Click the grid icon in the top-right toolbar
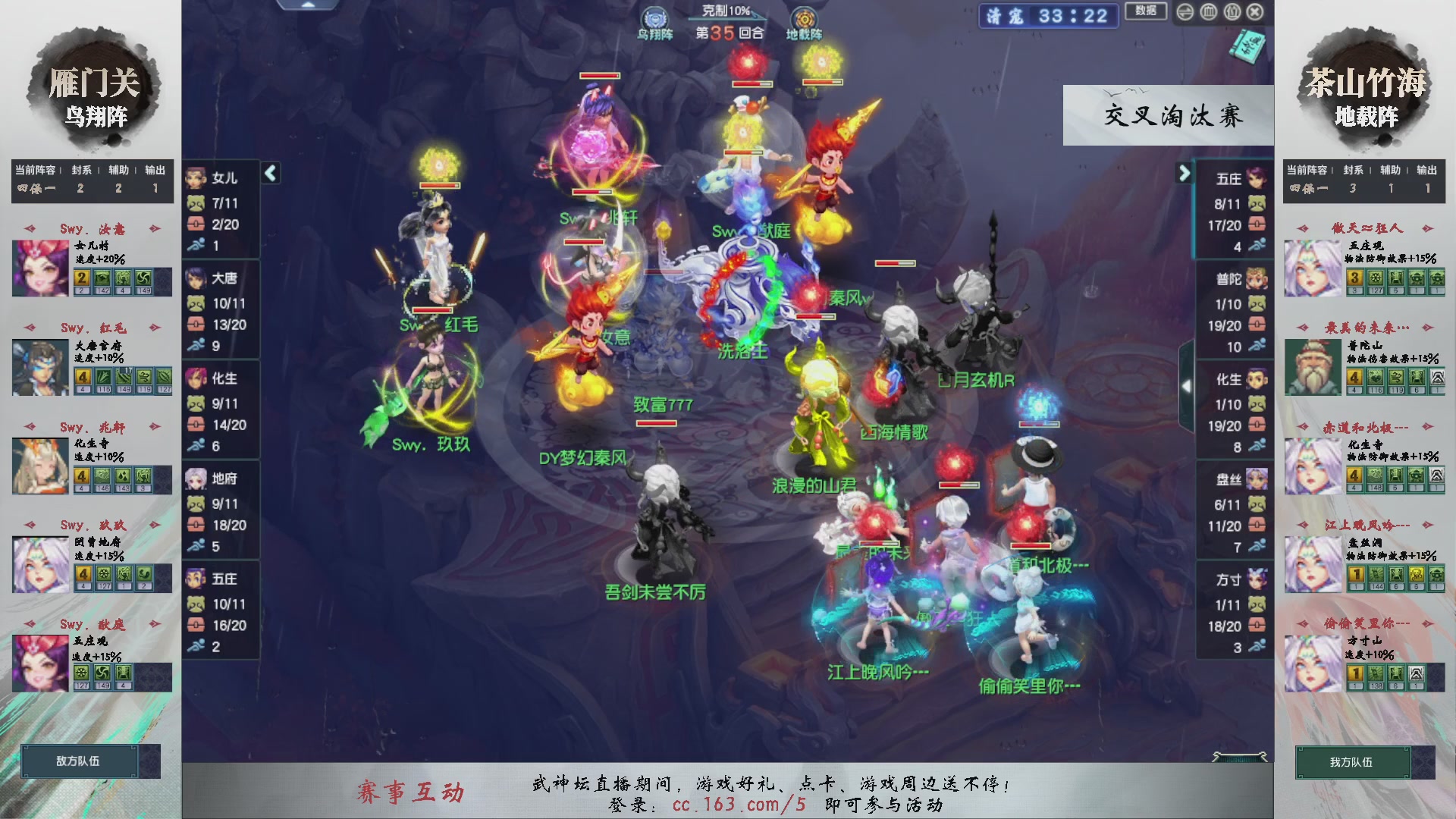 [x=1208, y=12]
